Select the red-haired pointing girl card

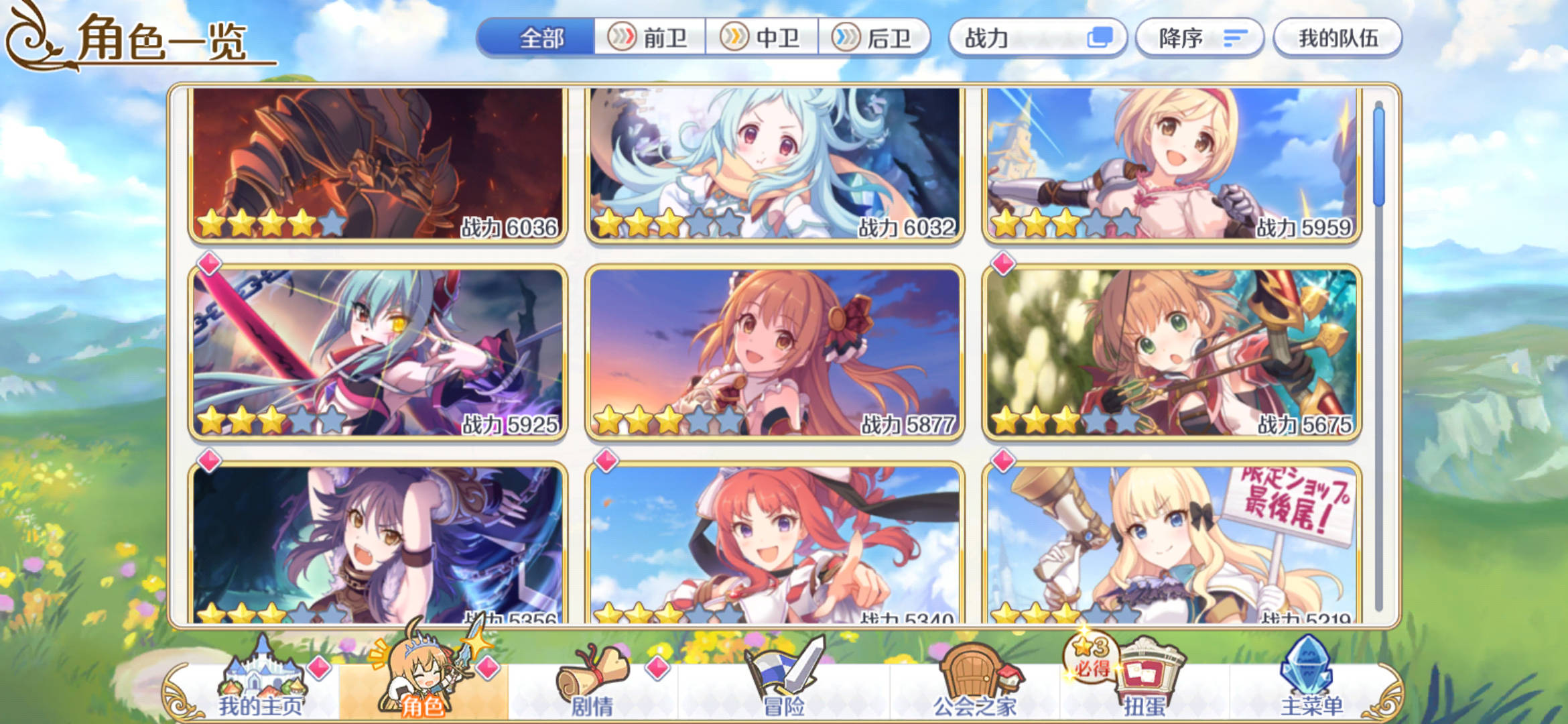click(775, 544)
